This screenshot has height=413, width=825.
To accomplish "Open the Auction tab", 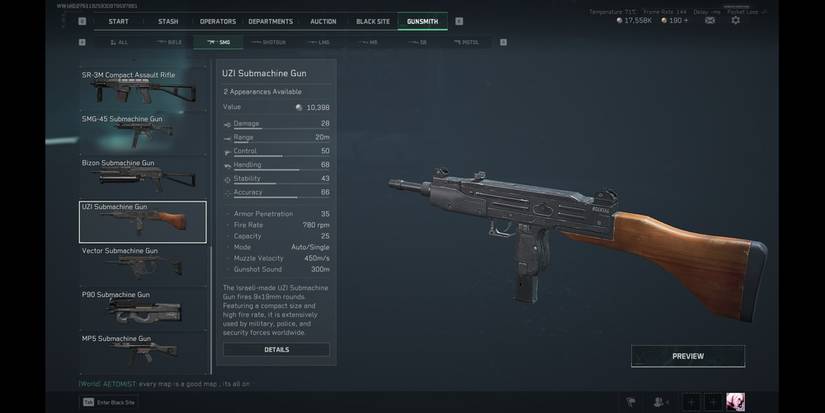I will [323, 21].
